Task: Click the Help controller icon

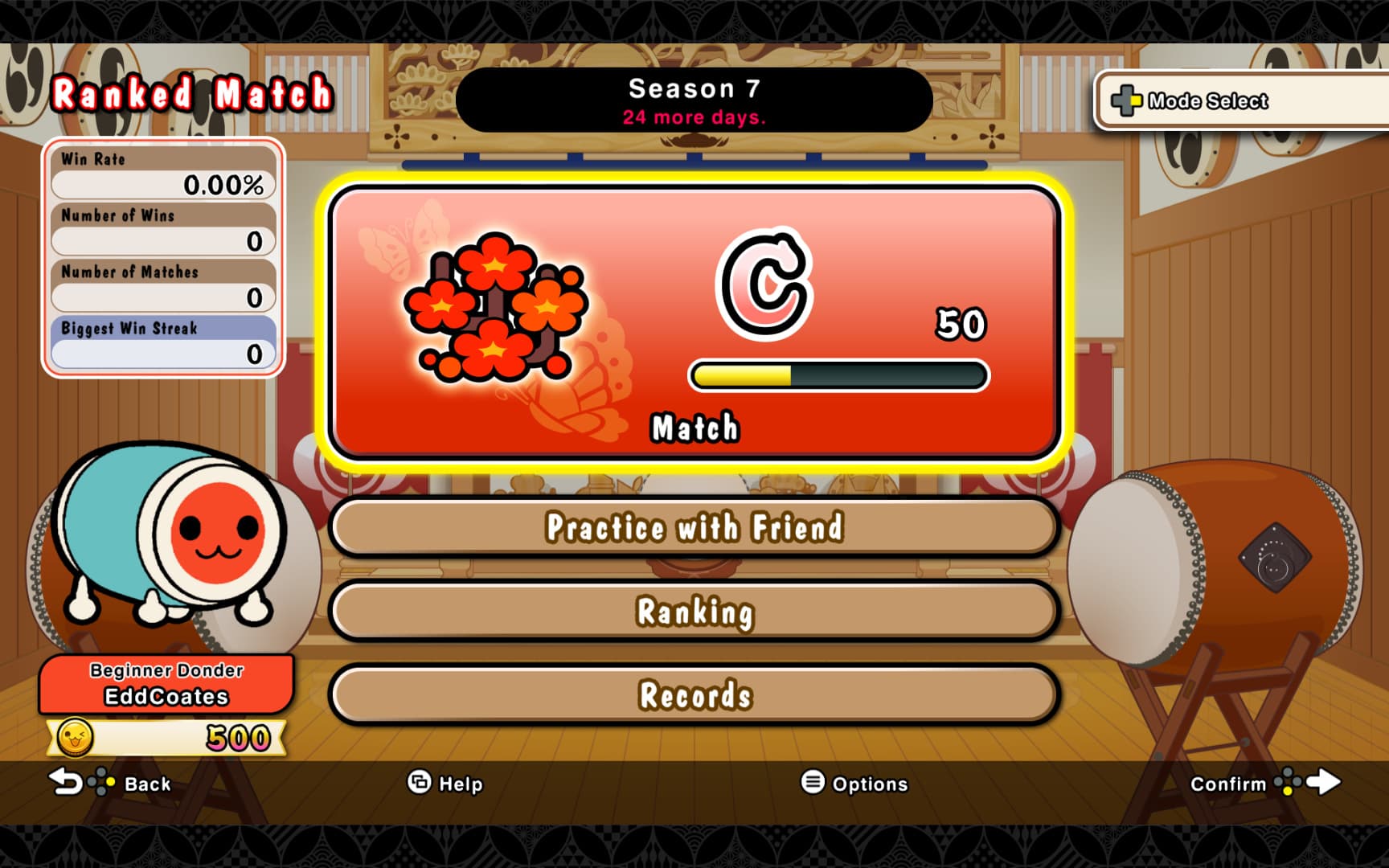Action: pyautogui.click(x=420, y=783)
